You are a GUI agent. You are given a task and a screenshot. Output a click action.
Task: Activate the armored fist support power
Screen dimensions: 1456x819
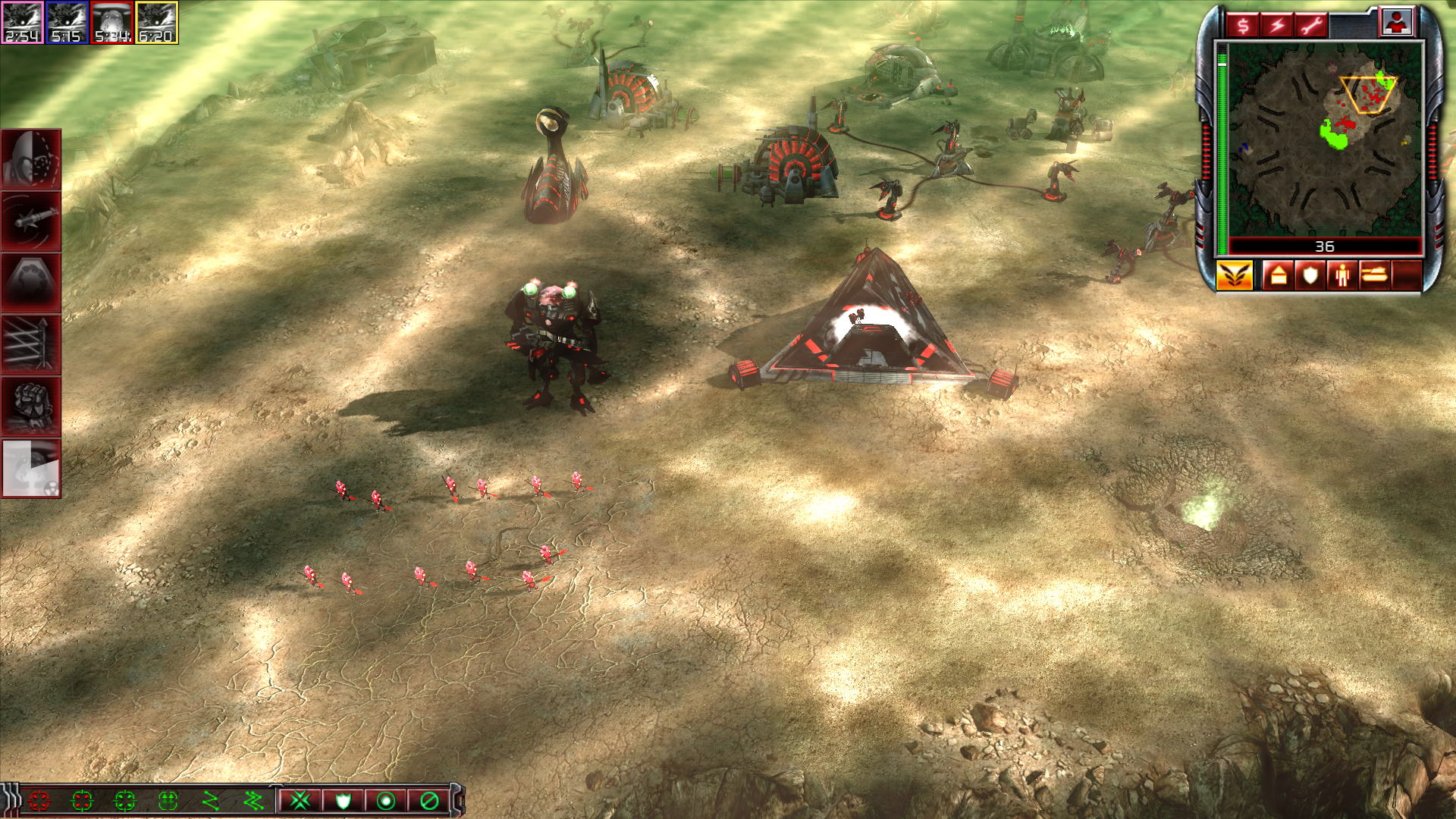pyautogui.click(x=31, y=406)
